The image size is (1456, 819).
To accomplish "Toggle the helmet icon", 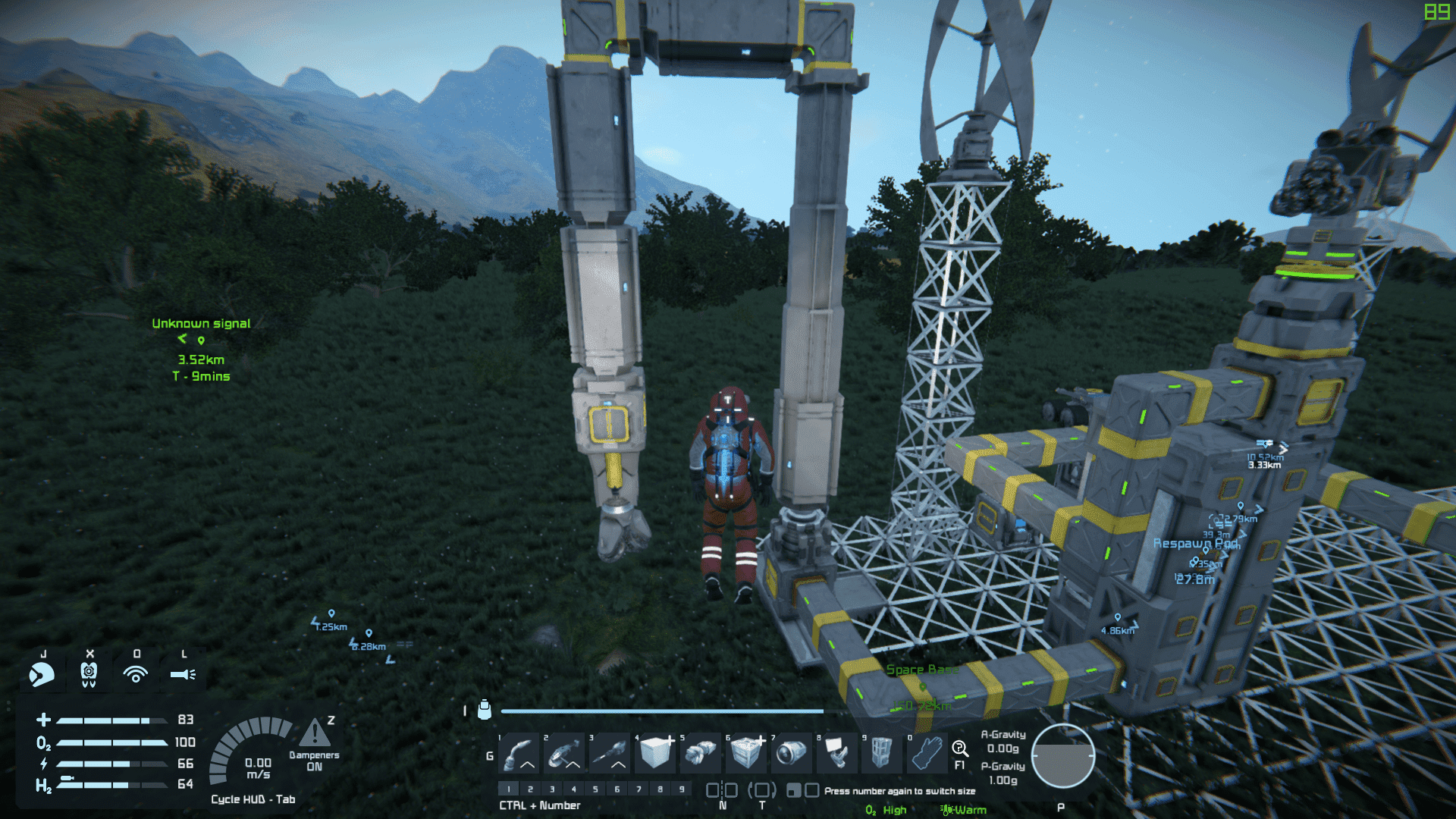I will pos(42,673).
